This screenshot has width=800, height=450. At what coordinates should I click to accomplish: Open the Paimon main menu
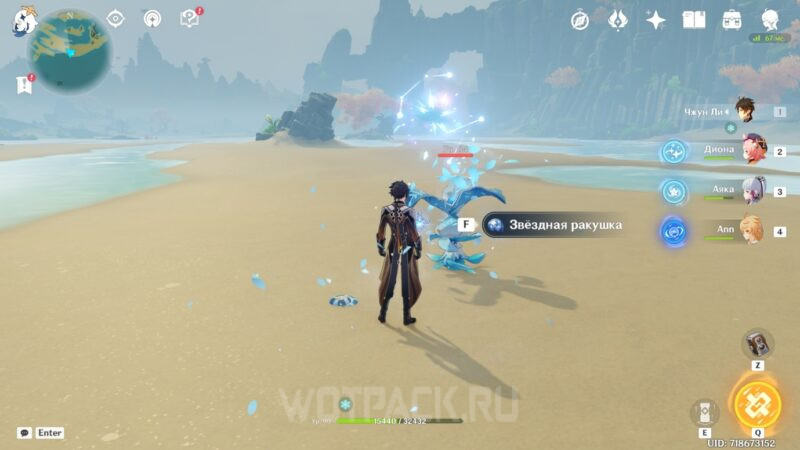click(24, 19)
